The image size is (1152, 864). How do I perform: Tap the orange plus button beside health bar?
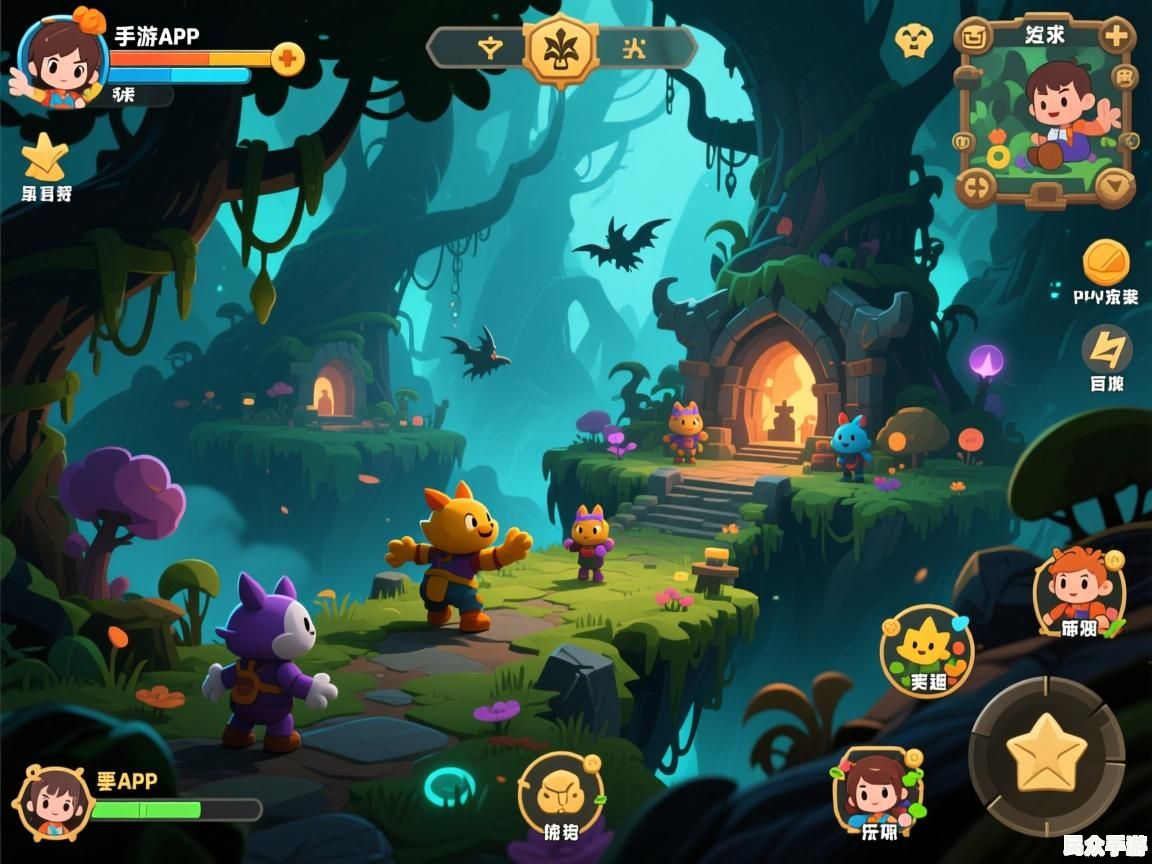[x=287, y=59]
